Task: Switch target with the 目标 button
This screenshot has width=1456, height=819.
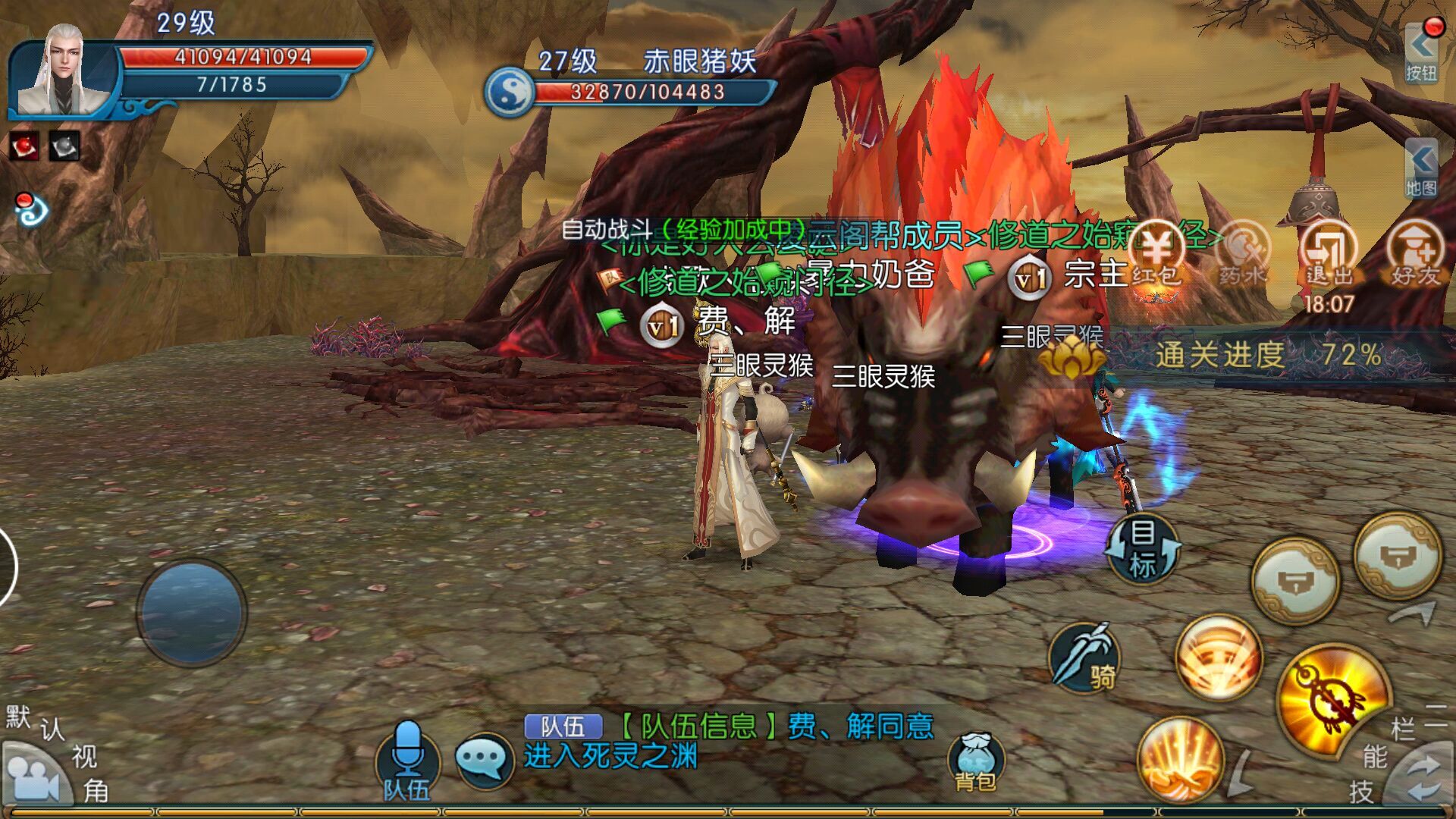Action: click(1143, 549)
